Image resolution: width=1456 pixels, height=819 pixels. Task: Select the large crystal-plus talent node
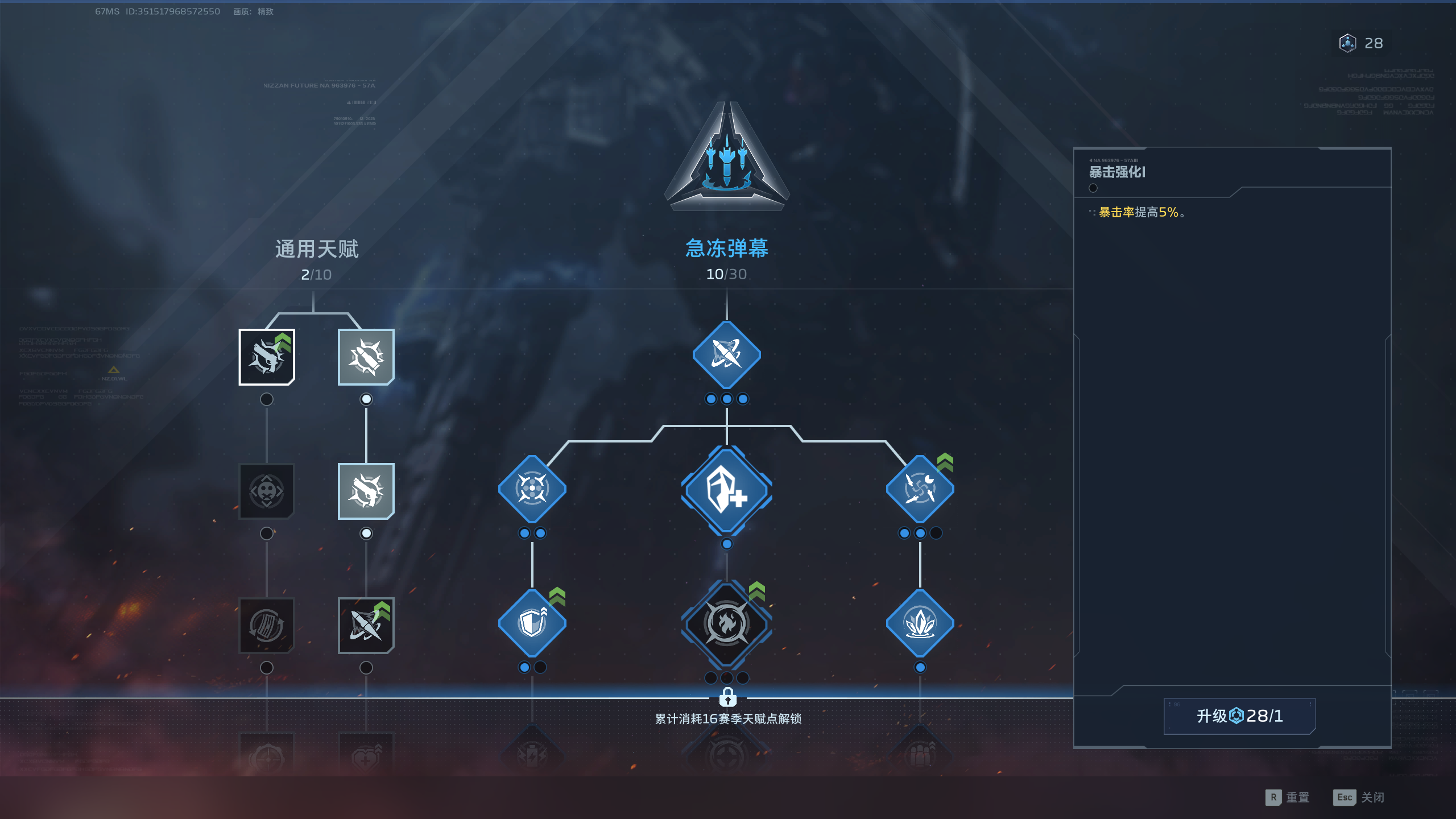[x=726, y=490]
